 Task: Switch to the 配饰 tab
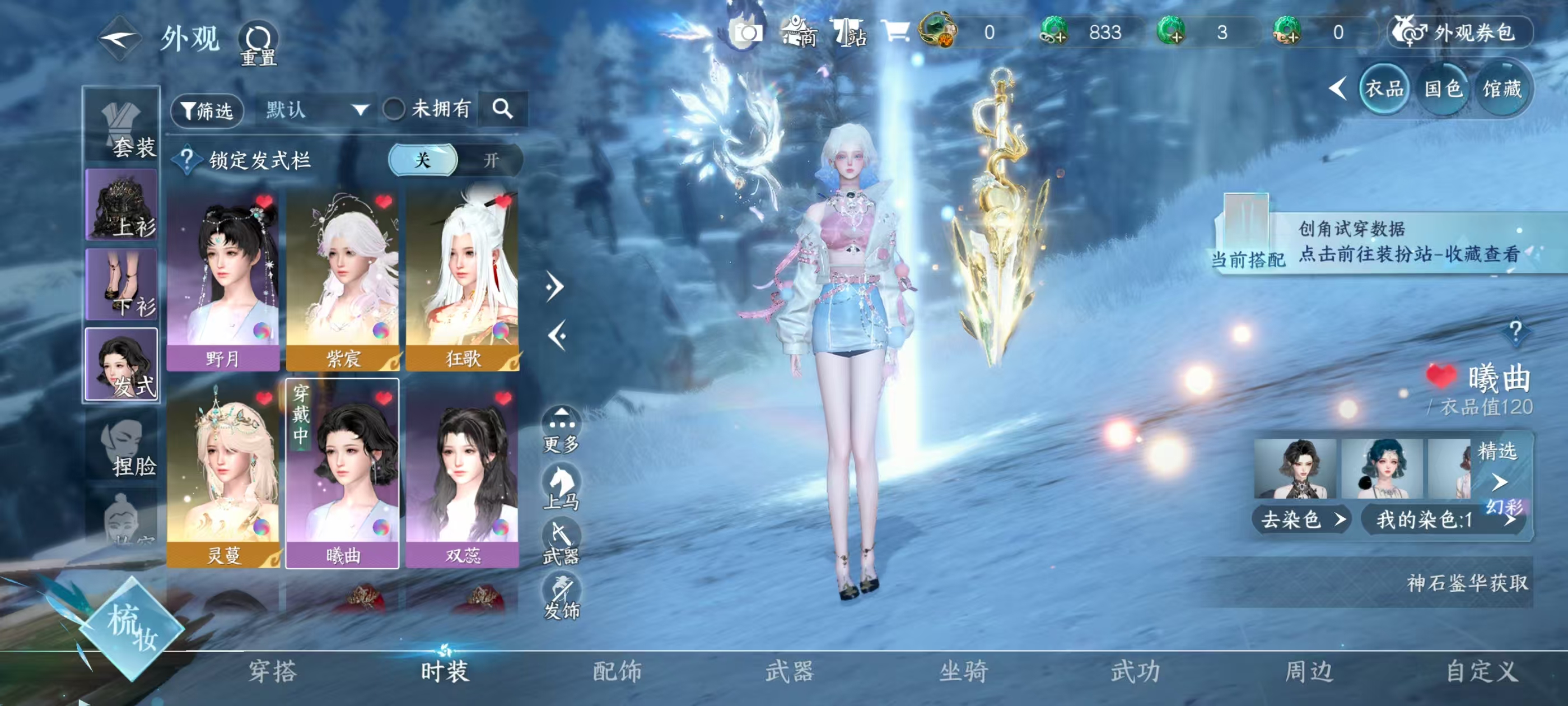(x=615, y=673)
